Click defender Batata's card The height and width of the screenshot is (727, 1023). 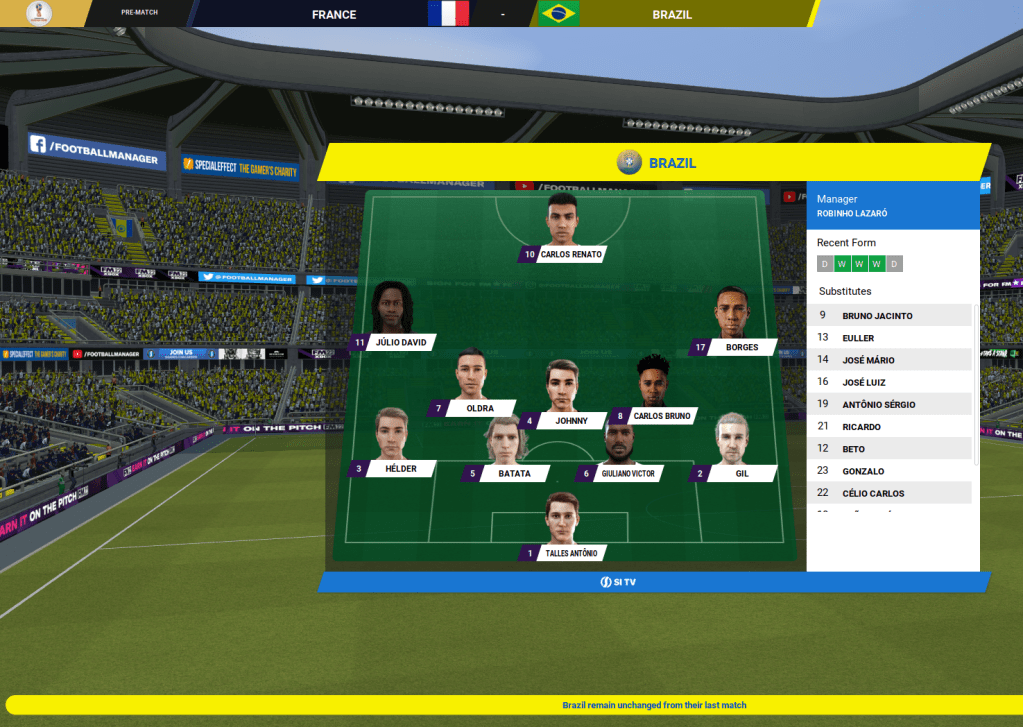[514, 473]
